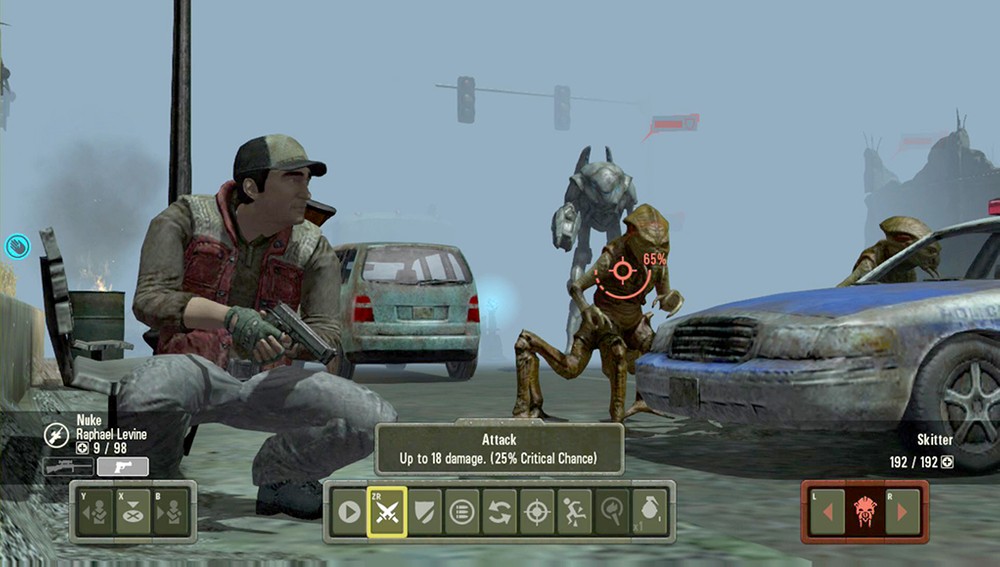Cycle to the next enemy target
Viewport: 1000px width, 567px height.
(x=903, y=512)
